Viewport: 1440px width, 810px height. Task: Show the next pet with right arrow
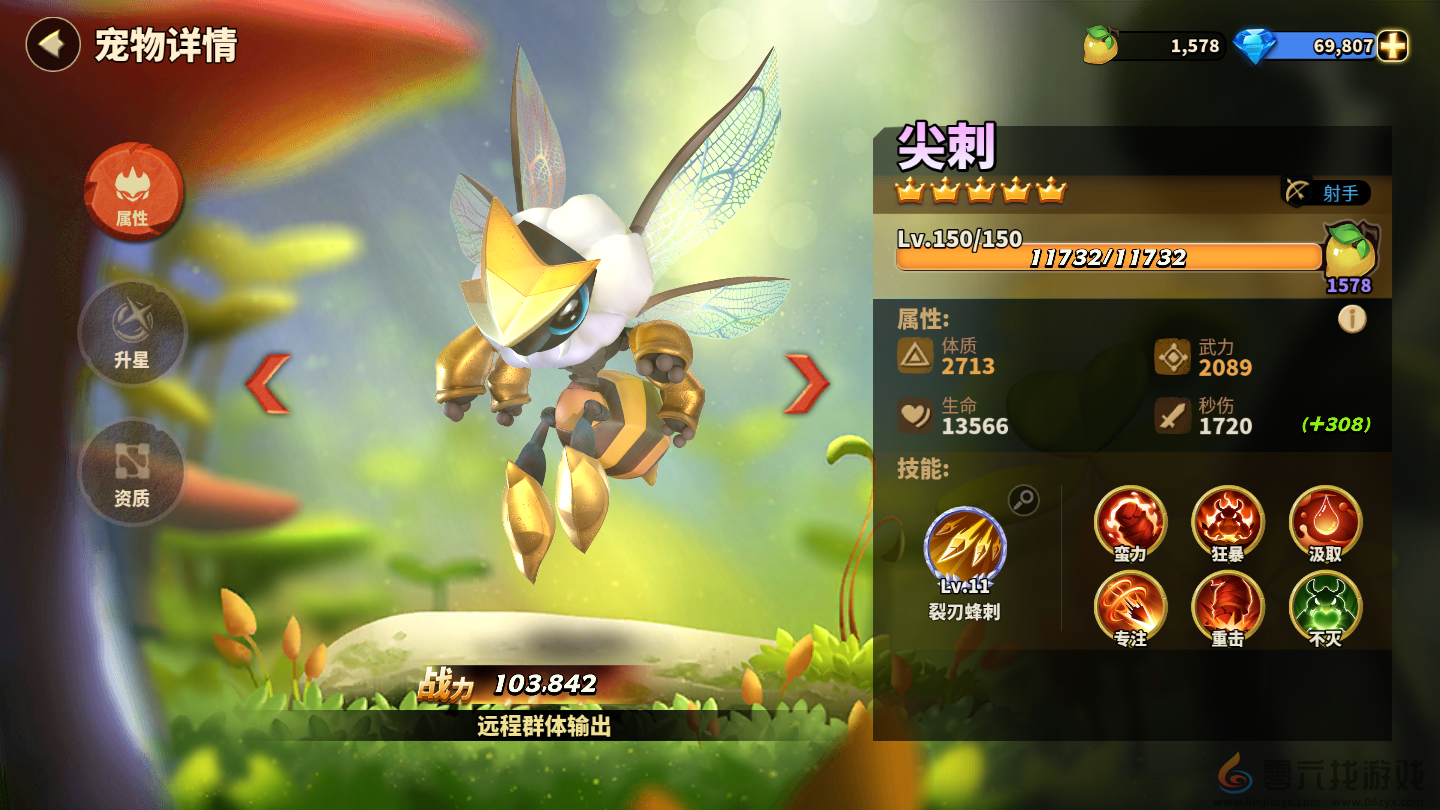coord(806,383)
